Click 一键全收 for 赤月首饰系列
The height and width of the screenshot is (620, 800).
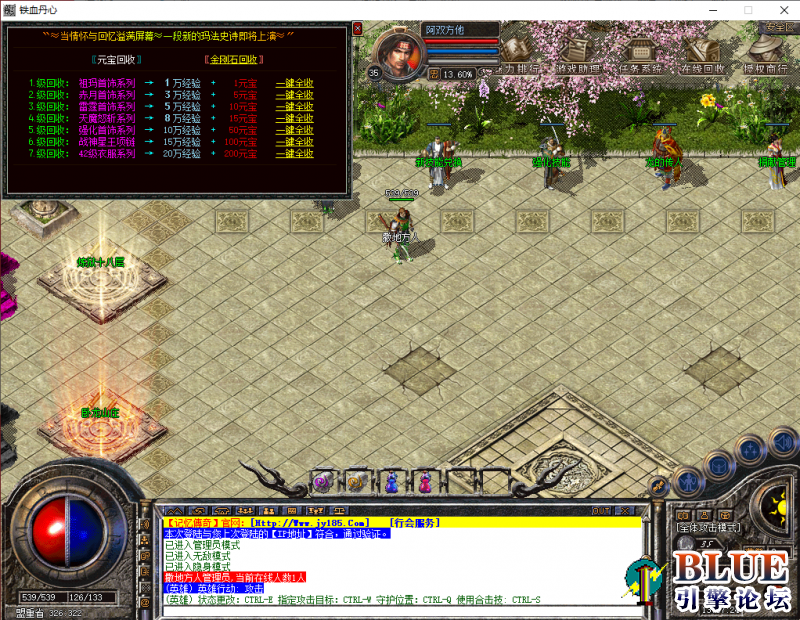click(x=295, y=95)
